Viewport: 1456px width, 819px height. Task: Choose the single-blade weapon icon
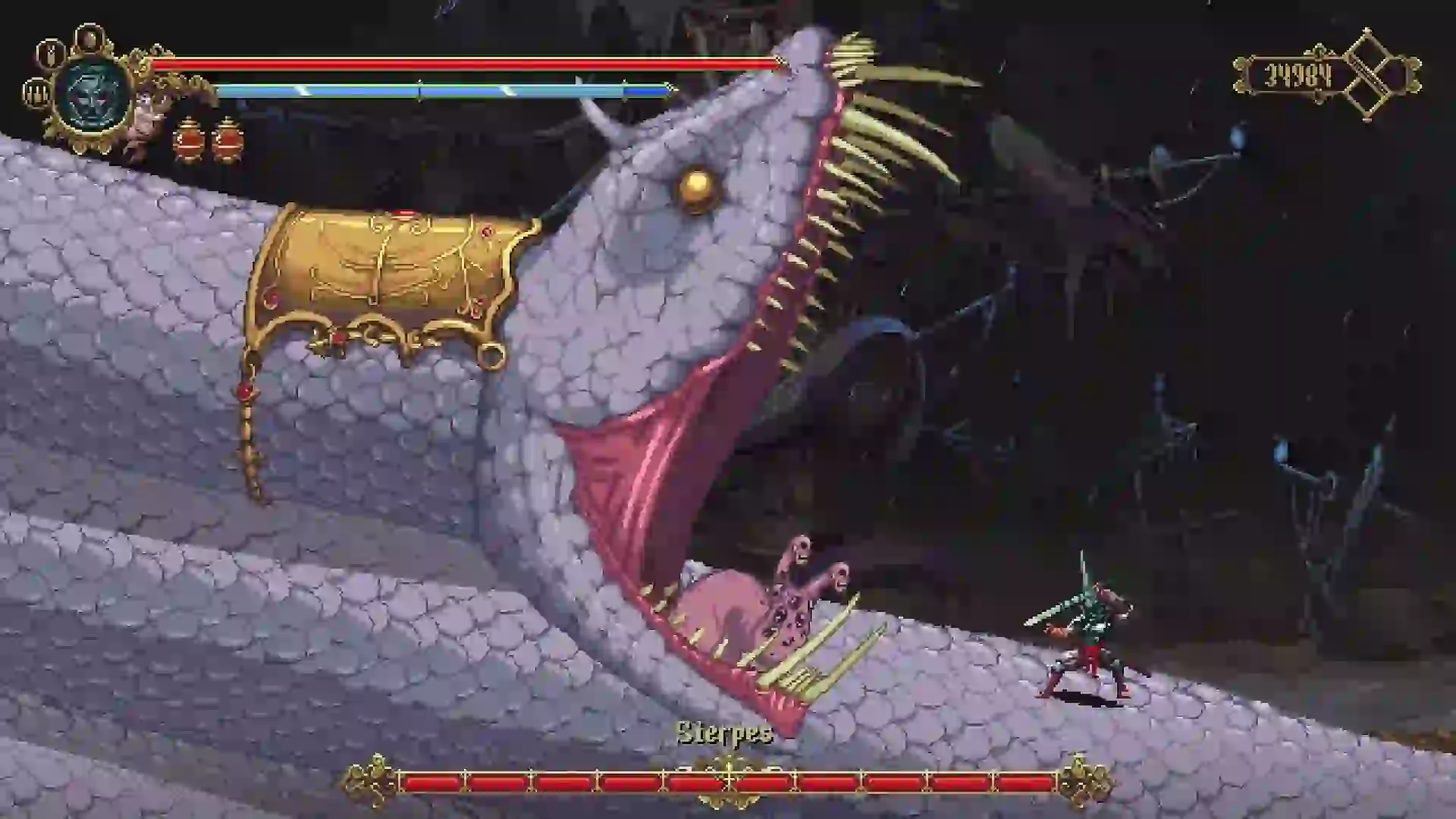[x=51, y=53]
